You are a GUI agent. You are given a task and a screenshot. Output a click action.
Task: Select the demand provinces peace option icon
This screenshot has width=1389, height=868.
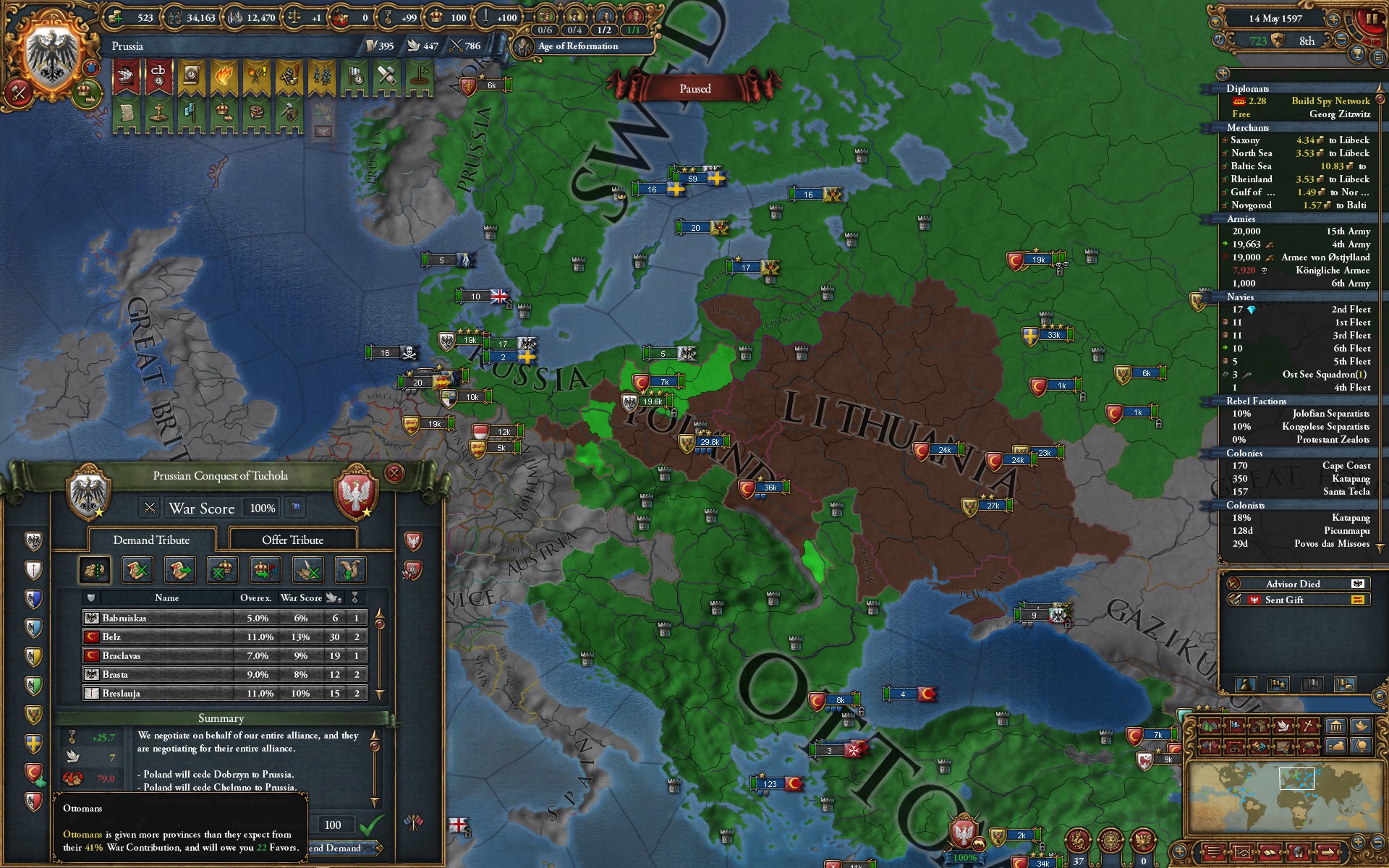coord(95,571)
